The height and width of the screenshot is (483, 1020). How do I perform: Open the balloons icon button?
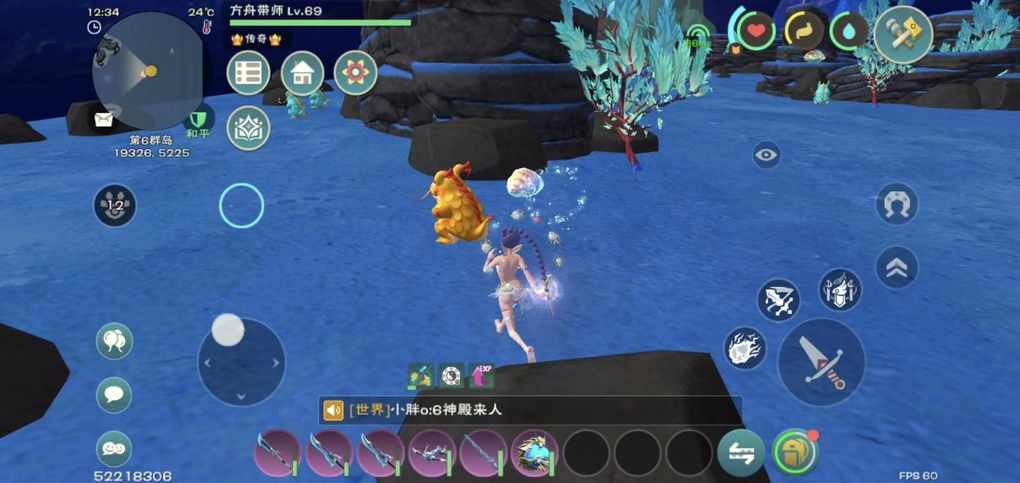[x=114, y=341]
